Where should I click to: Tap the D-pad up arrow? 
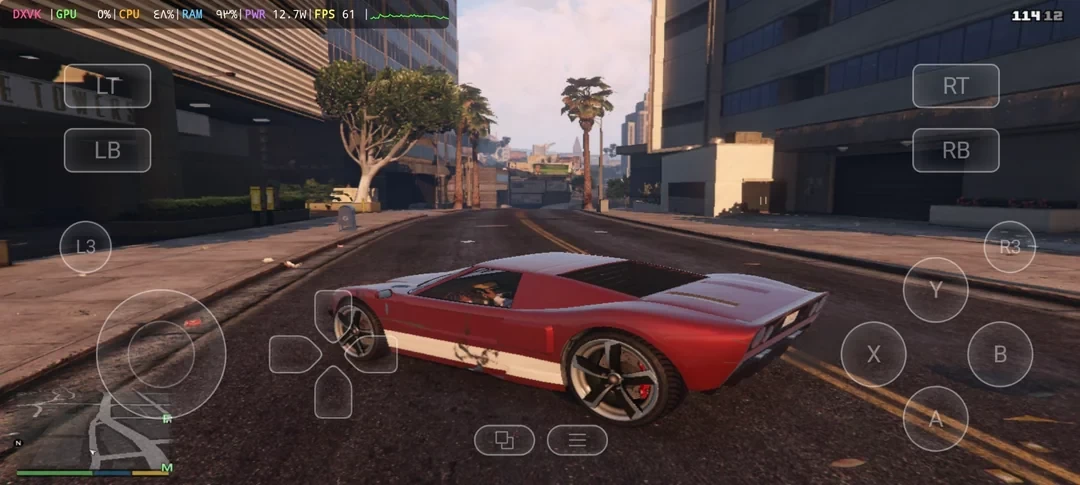pyautogui.click(x=332, y=312)
